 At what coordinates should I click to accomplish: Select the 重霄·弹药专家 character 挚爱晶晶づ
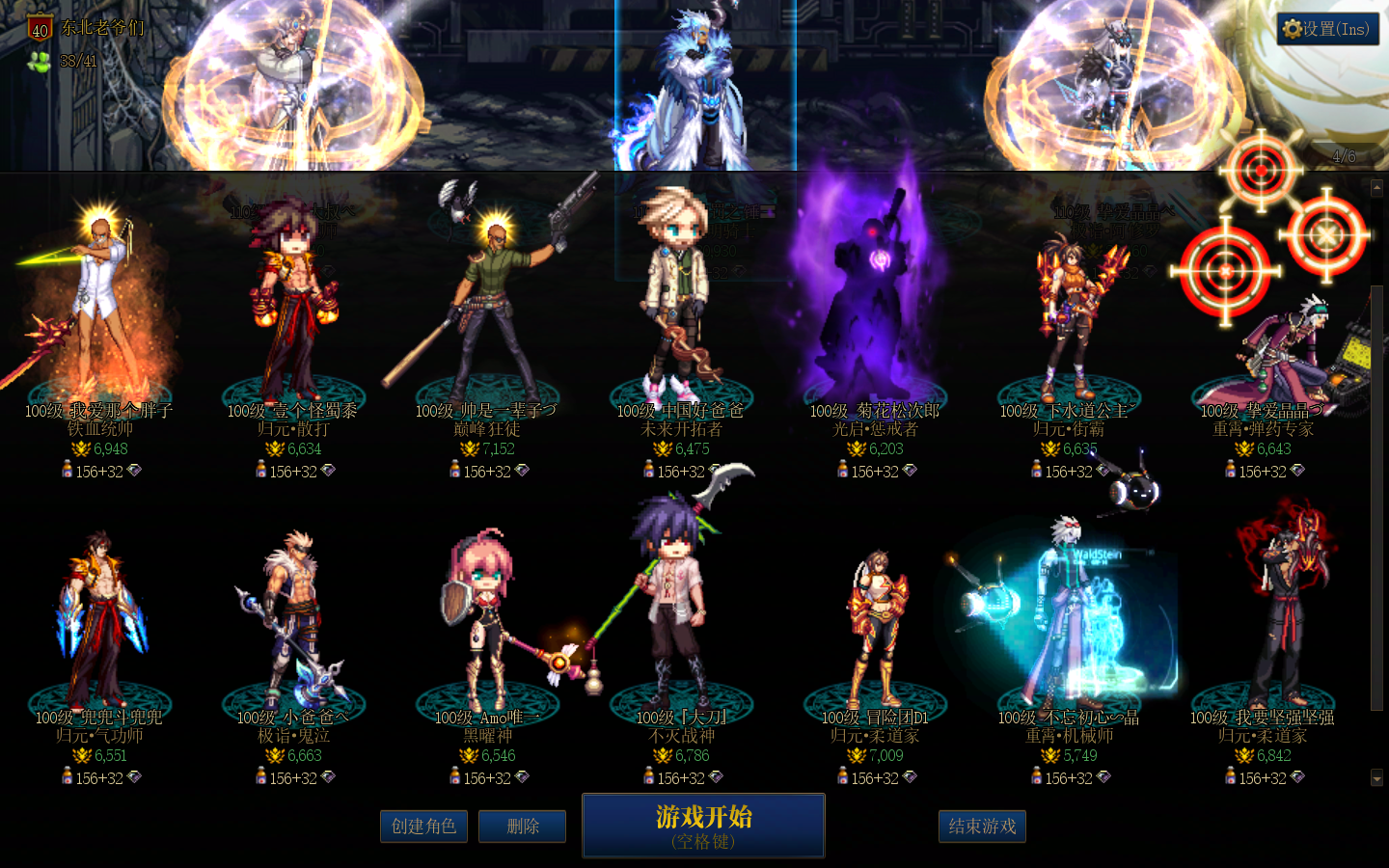click(1263, 347)
